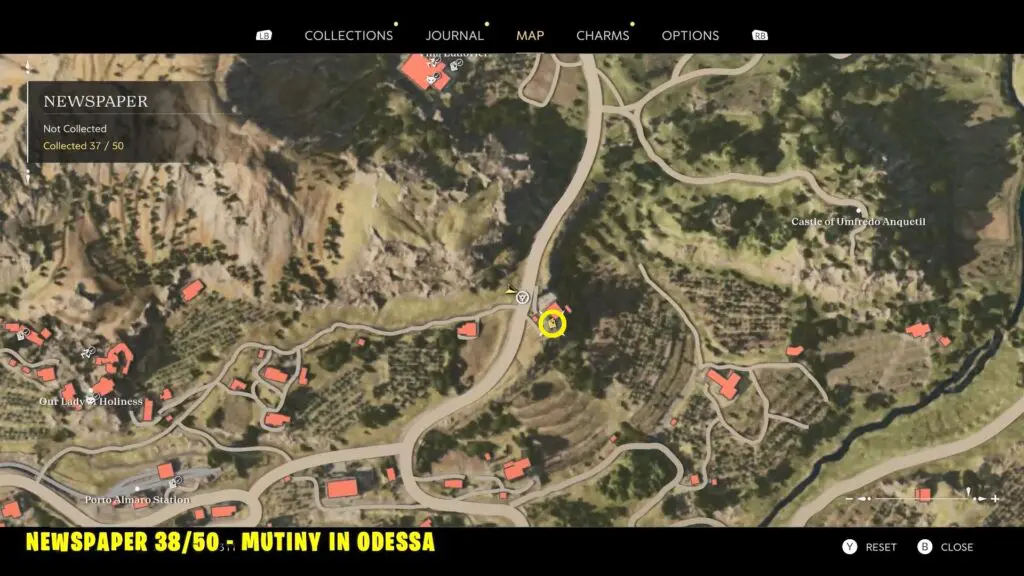
Task: Select the Porto Almaro Station location label
Action: (137, 499)
